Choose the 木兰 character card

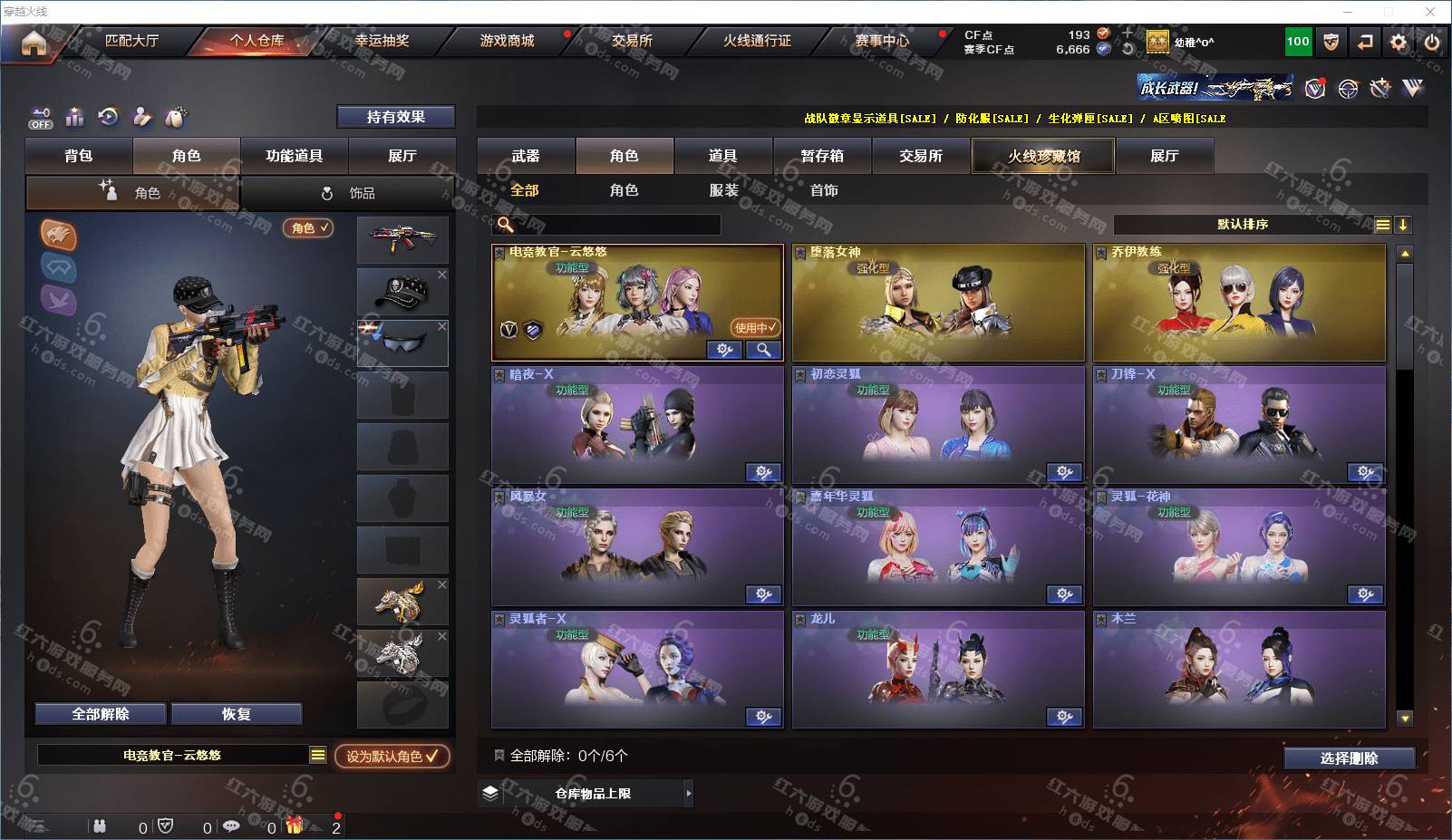(1239, 670)
